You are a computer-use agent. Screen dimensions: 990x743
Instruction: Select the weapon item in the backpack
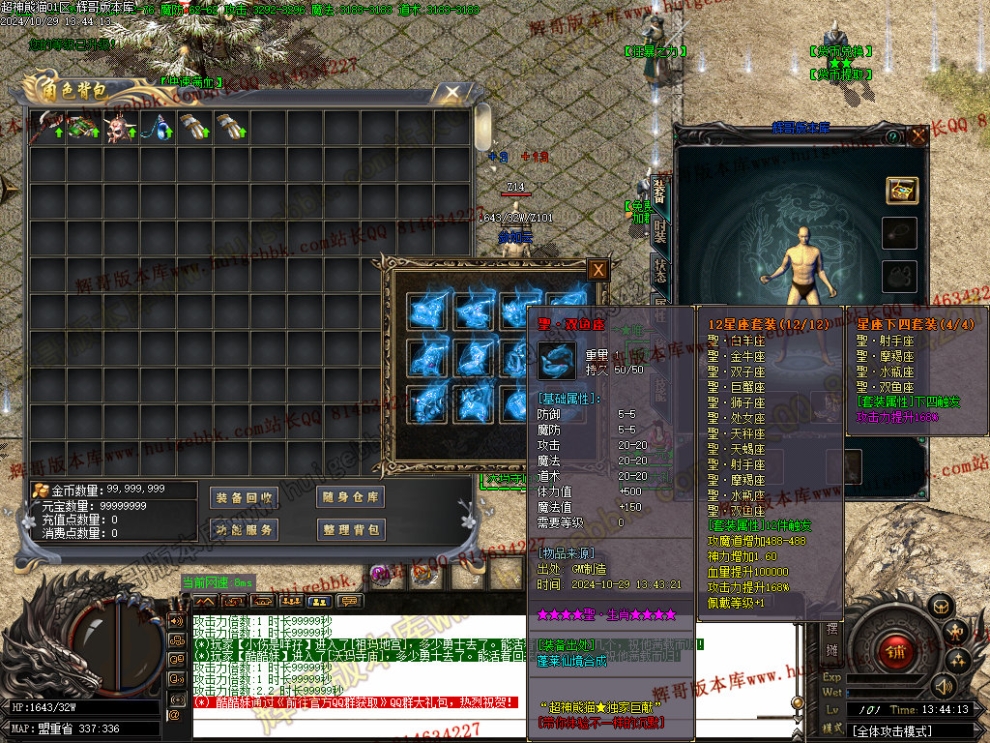(x=47, y=127)
